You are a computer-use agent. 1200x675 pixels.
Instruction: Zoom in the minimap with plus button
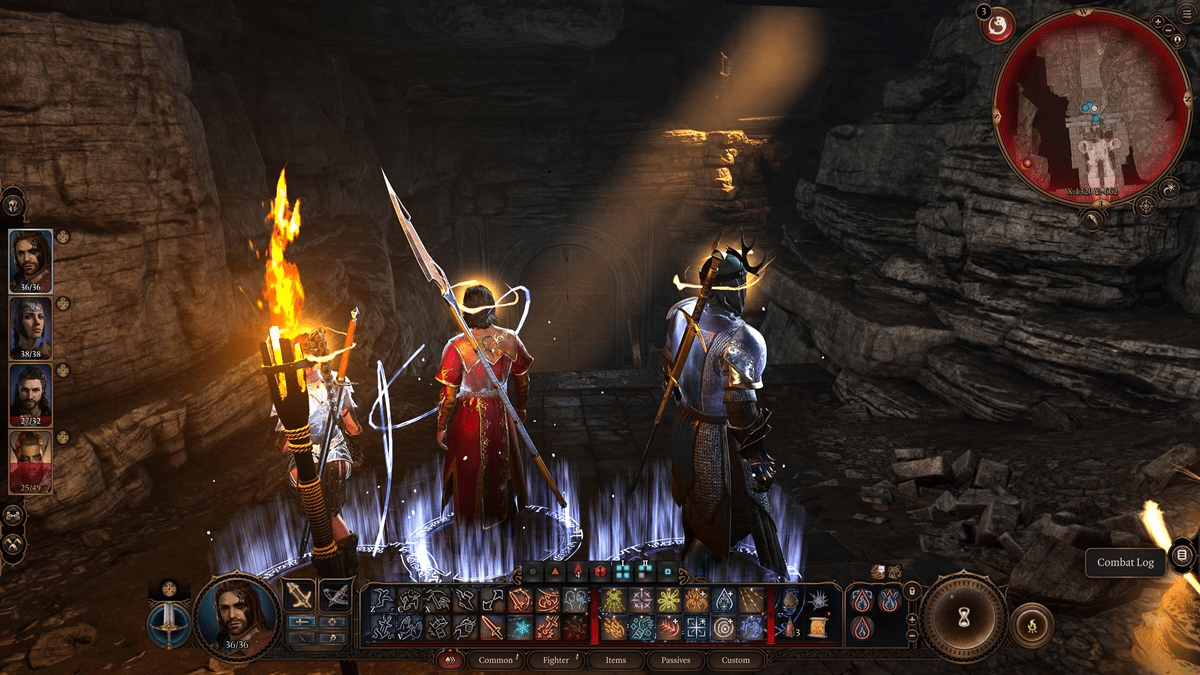click(x=1158, y=21)
